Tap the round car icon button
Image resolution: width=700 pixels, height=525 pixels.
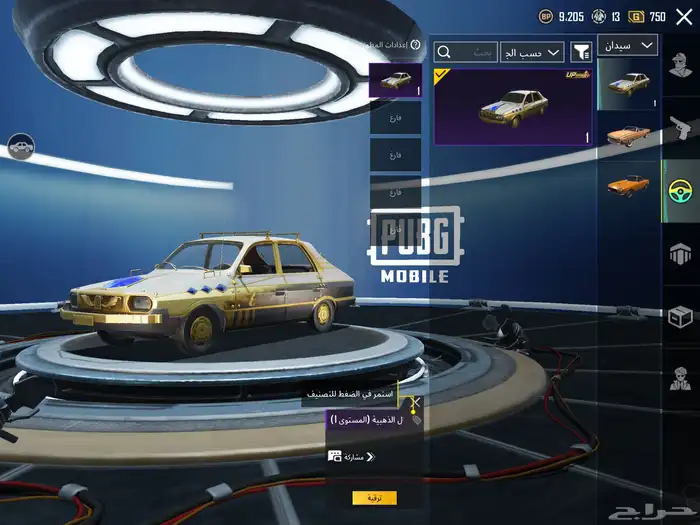click(19, 148)
